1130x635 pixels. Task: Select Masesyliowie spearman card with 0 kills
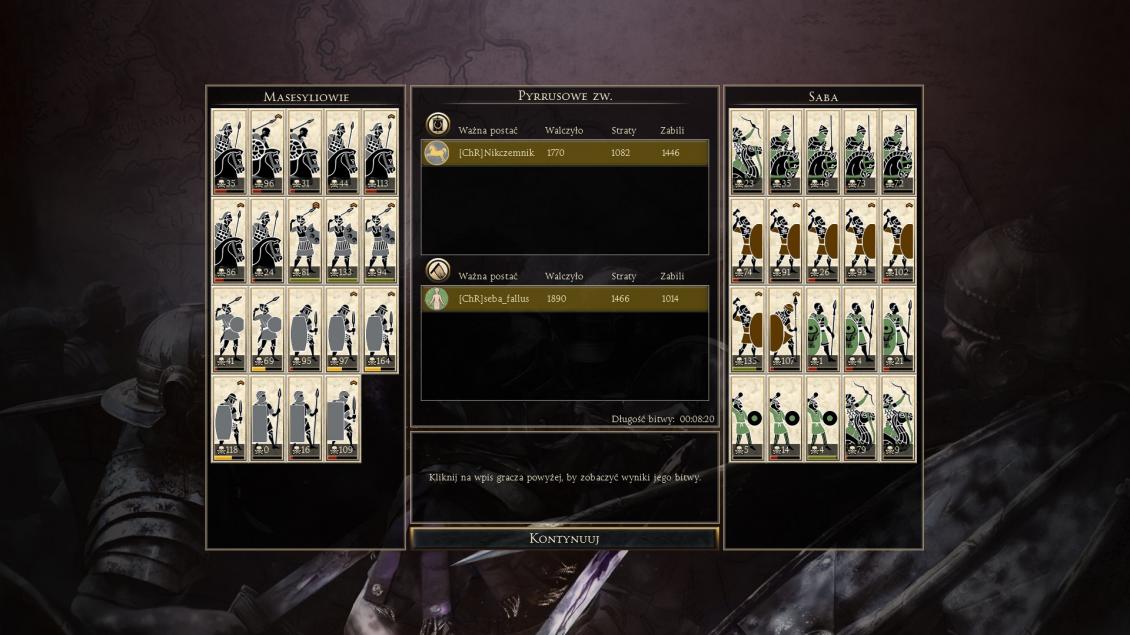267,419
